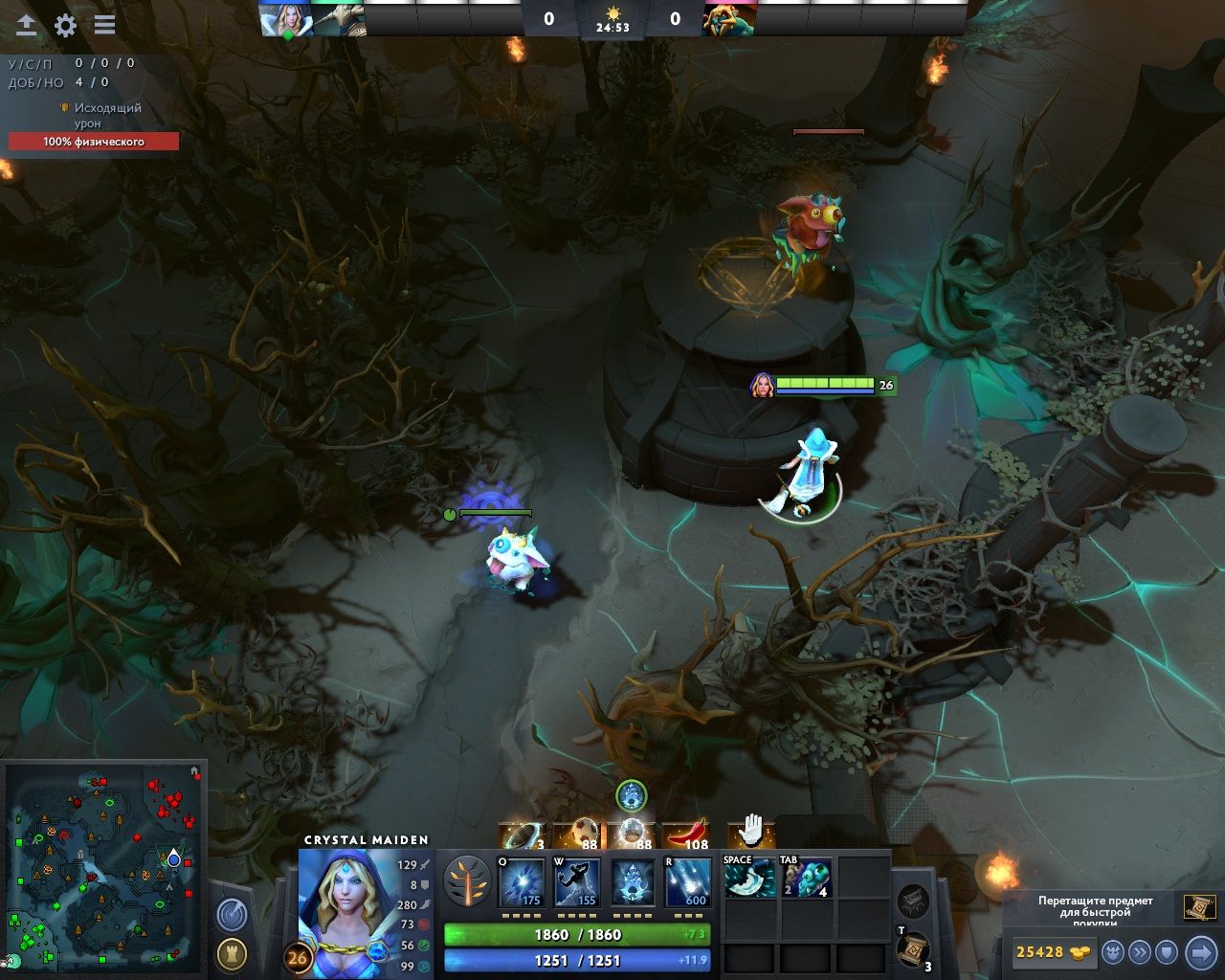Screen dimensions: 1225x980
Task: Click the red chili pepper buff icon
Action: coord(684,835)
